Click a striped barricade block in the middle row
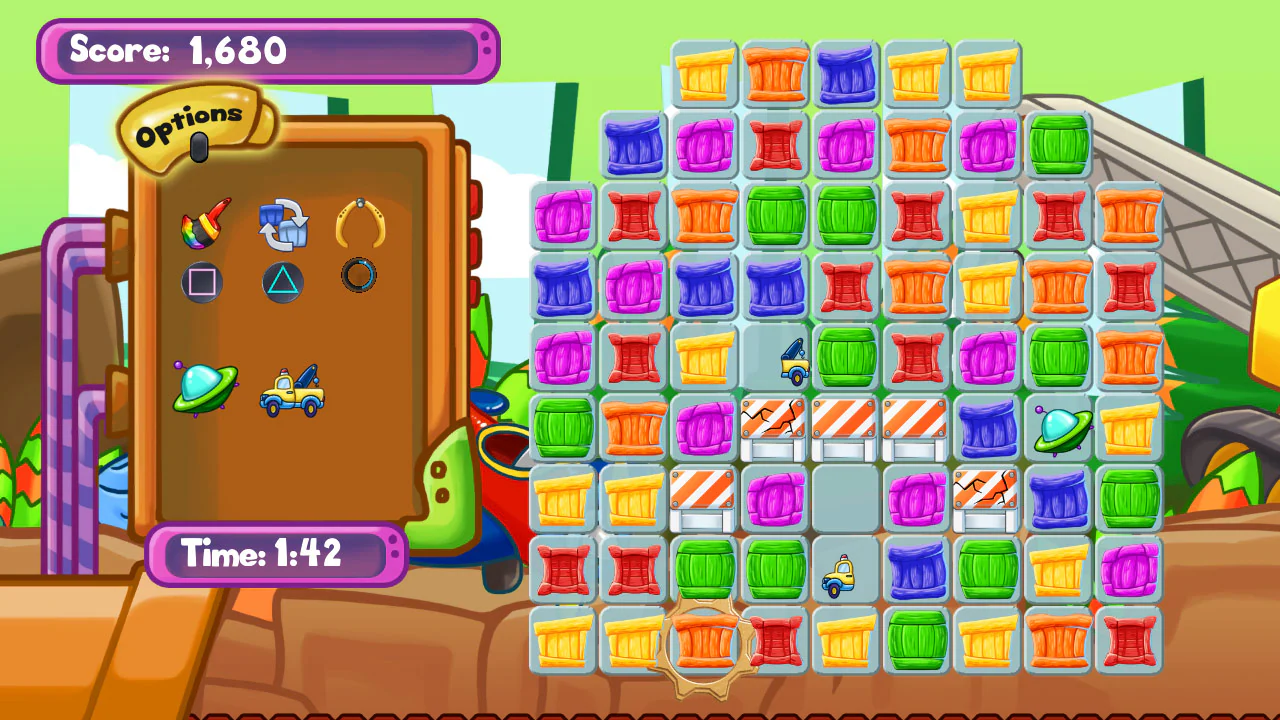The height and width of the screenshot is (720, 1280). (x=845, y=430)
